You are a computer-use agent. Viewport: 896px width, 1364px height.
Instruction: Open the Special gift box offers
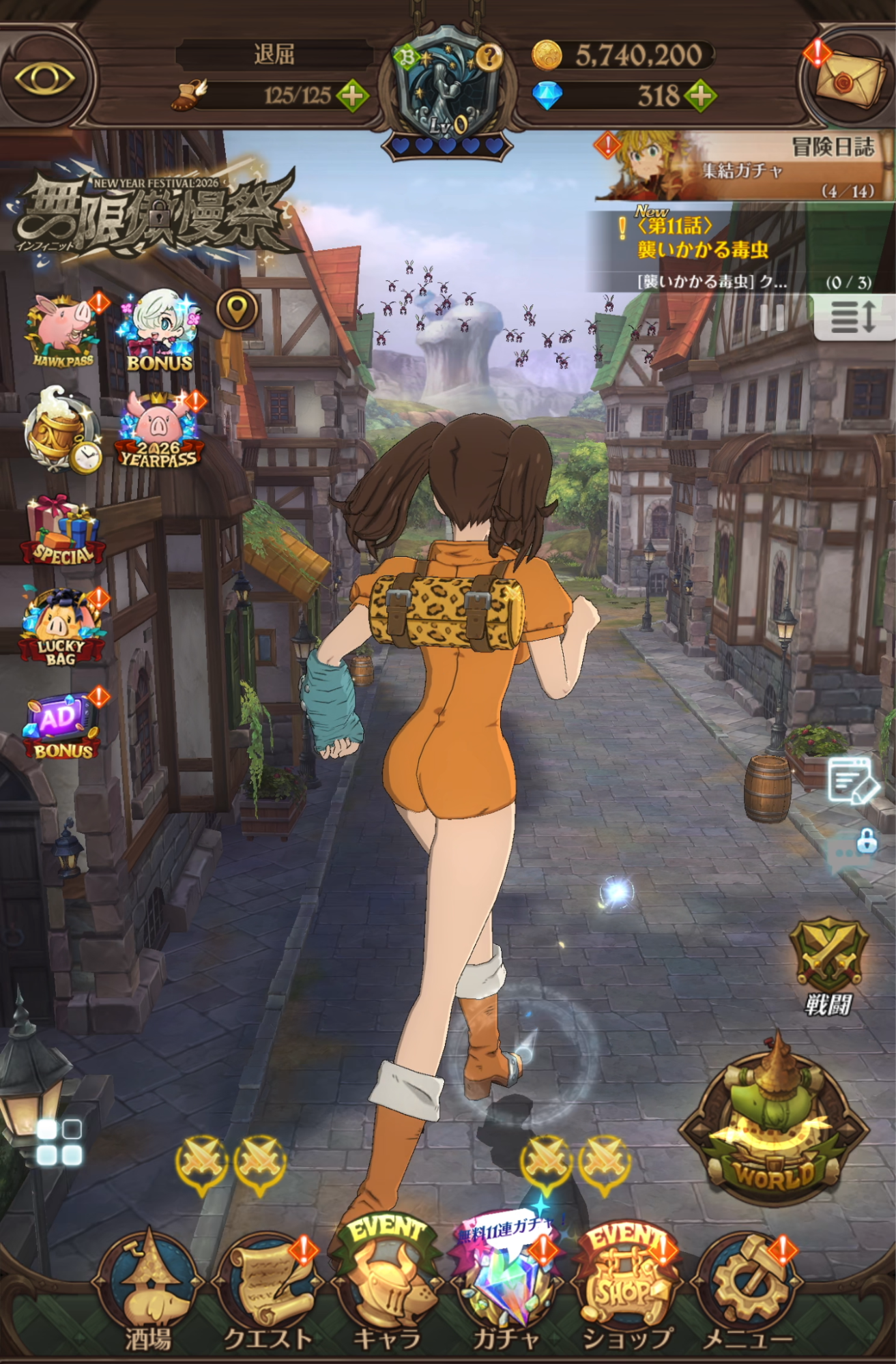point(61,531)
